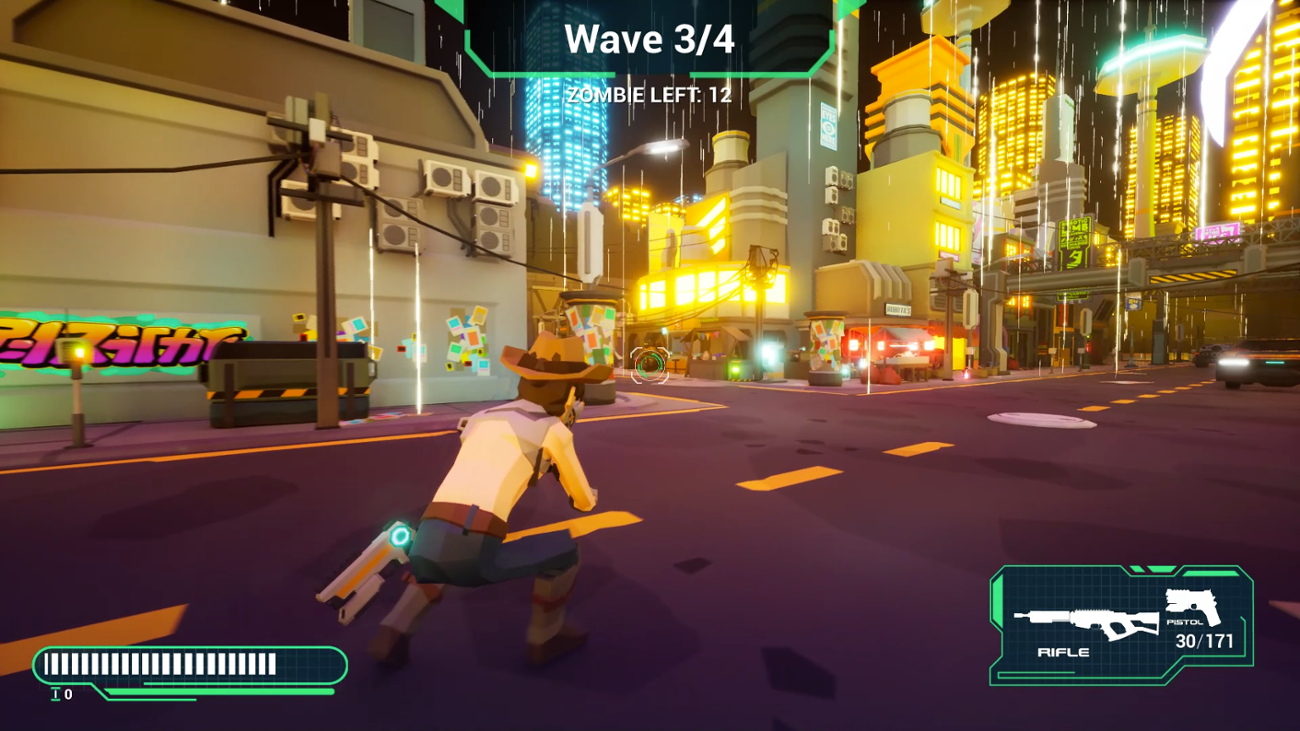Click the crosshair reticle in street center
The width and height of the screenshot is (1300, 731).
(x=648, y=366)
